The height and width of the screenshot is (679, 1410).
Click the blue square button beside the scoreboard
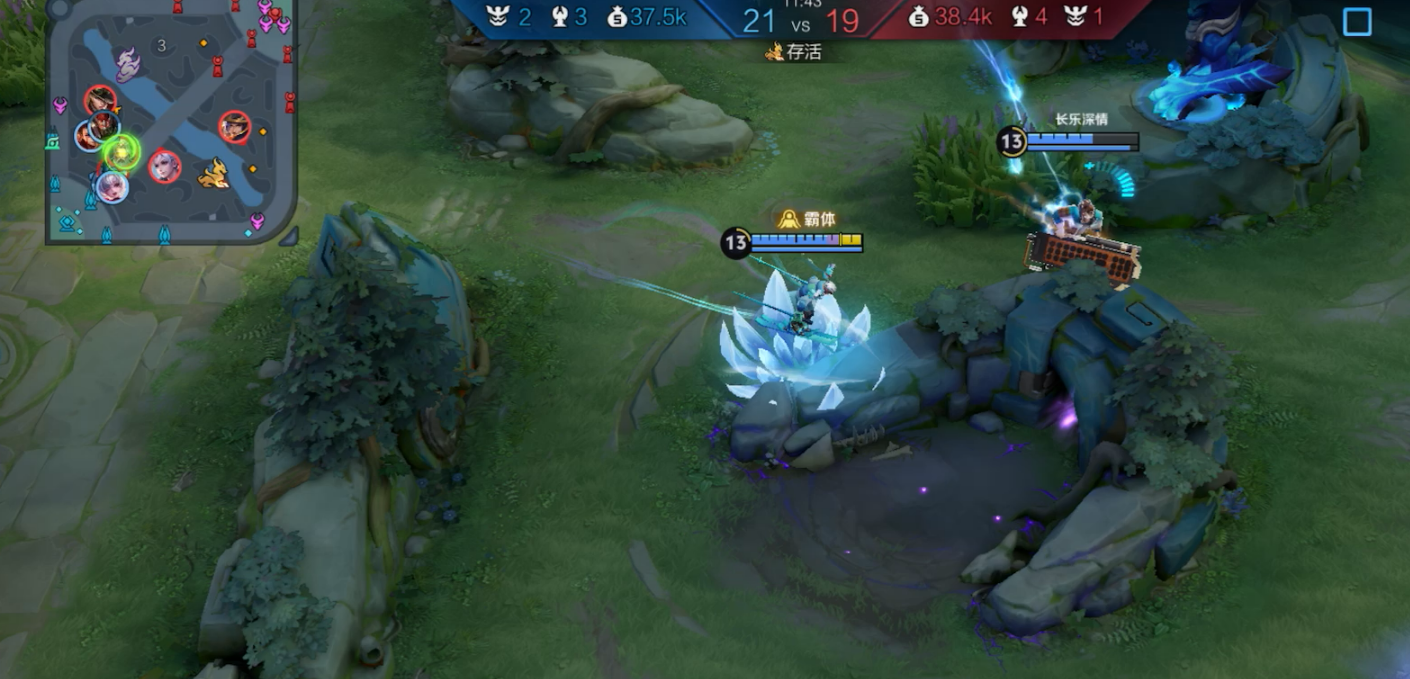[1357, 22]
